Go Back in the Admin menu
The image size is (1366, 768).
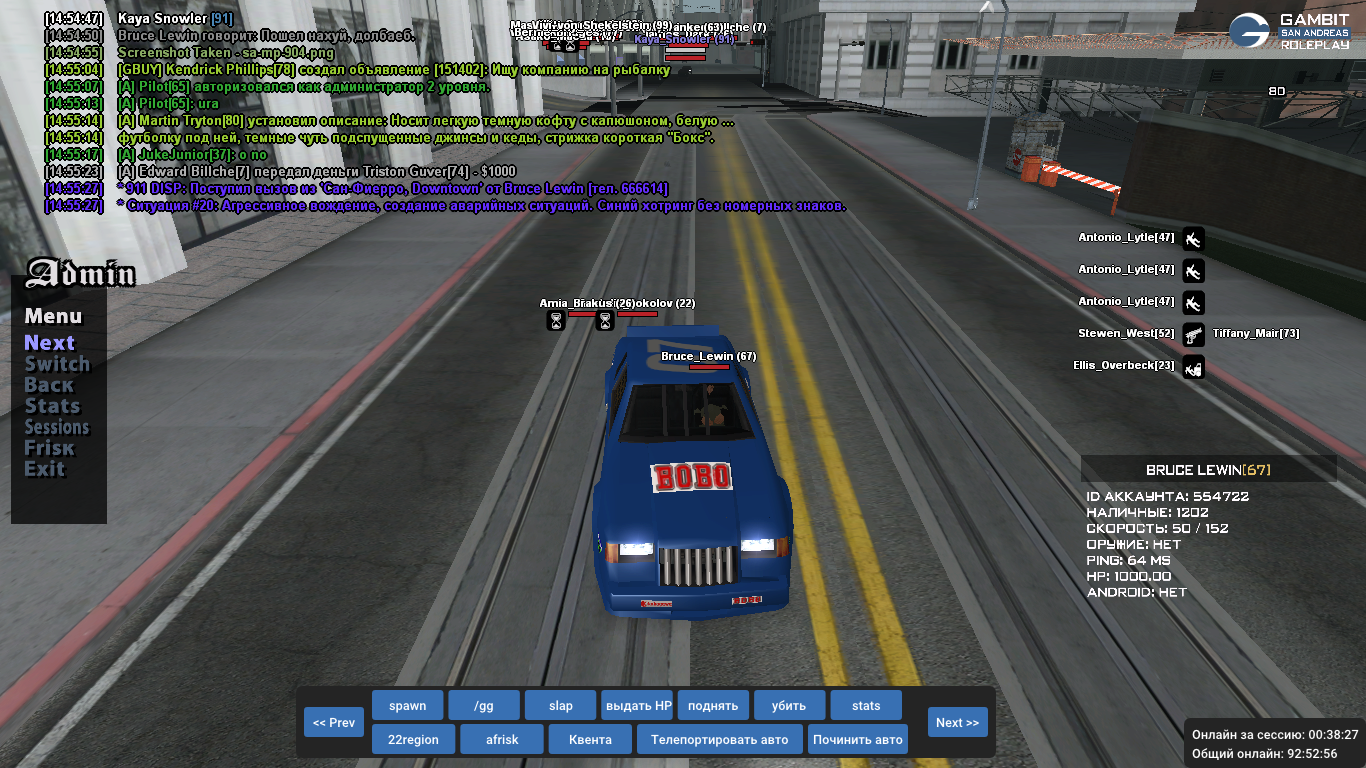click(49, 385)
